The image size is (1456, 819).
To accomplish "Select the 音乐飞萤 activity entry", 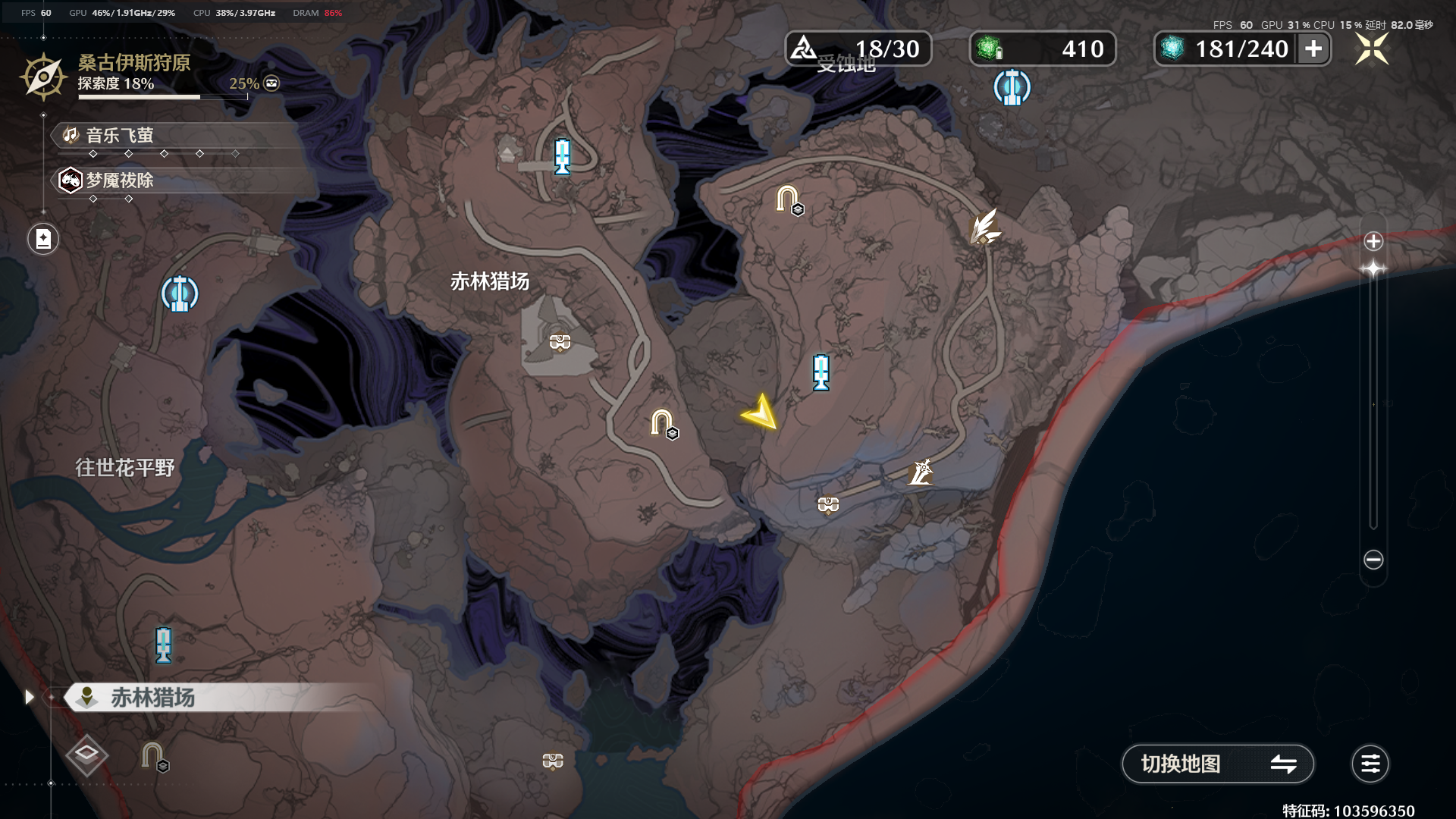I will point(118,136).
